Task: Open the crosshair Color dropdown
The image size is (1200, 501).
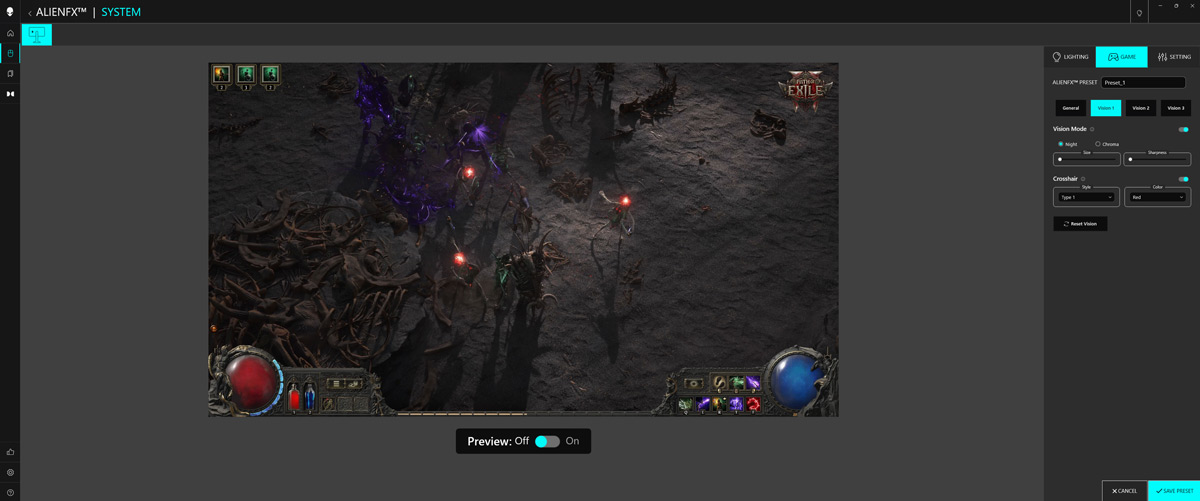Action: point(1157,197)
